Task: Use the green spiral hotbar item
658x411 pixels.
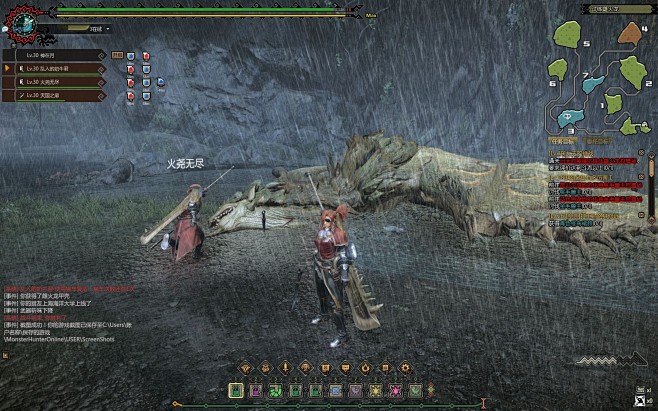Action: [x=275, y=390]
